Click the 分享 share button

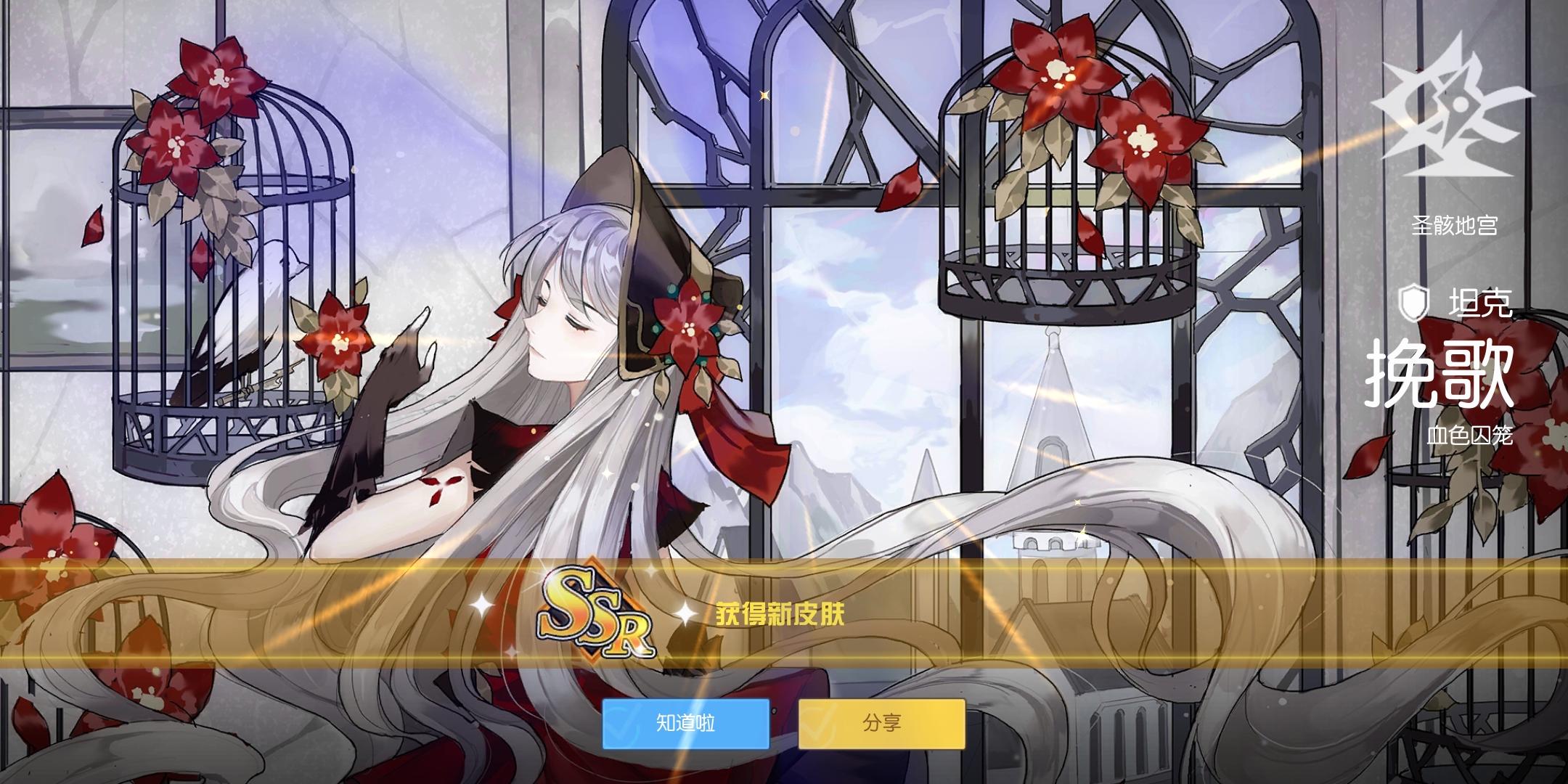tap(883, 724)
